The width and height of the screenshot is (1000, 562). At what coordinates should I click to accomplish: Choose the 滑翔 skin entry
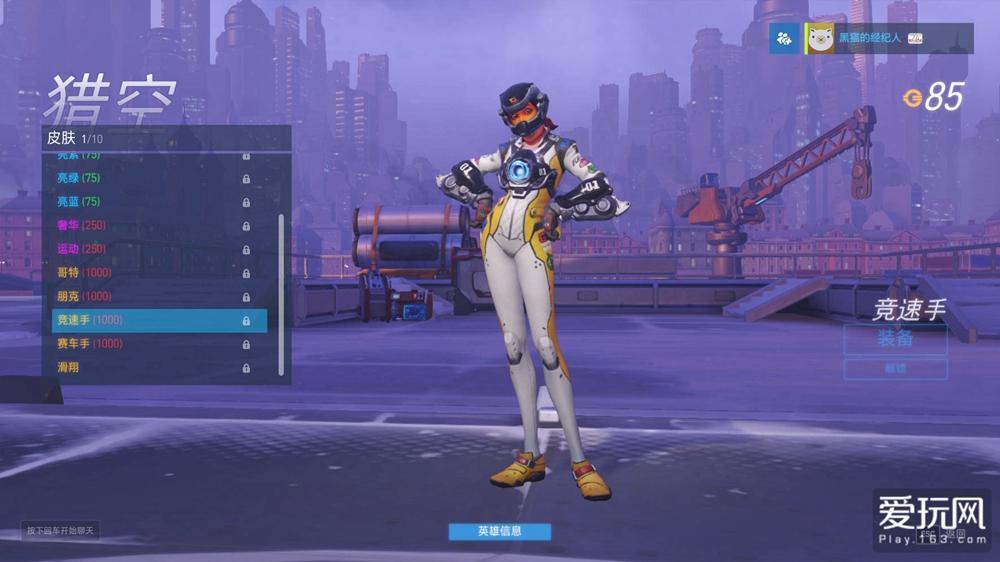(150, 367)
